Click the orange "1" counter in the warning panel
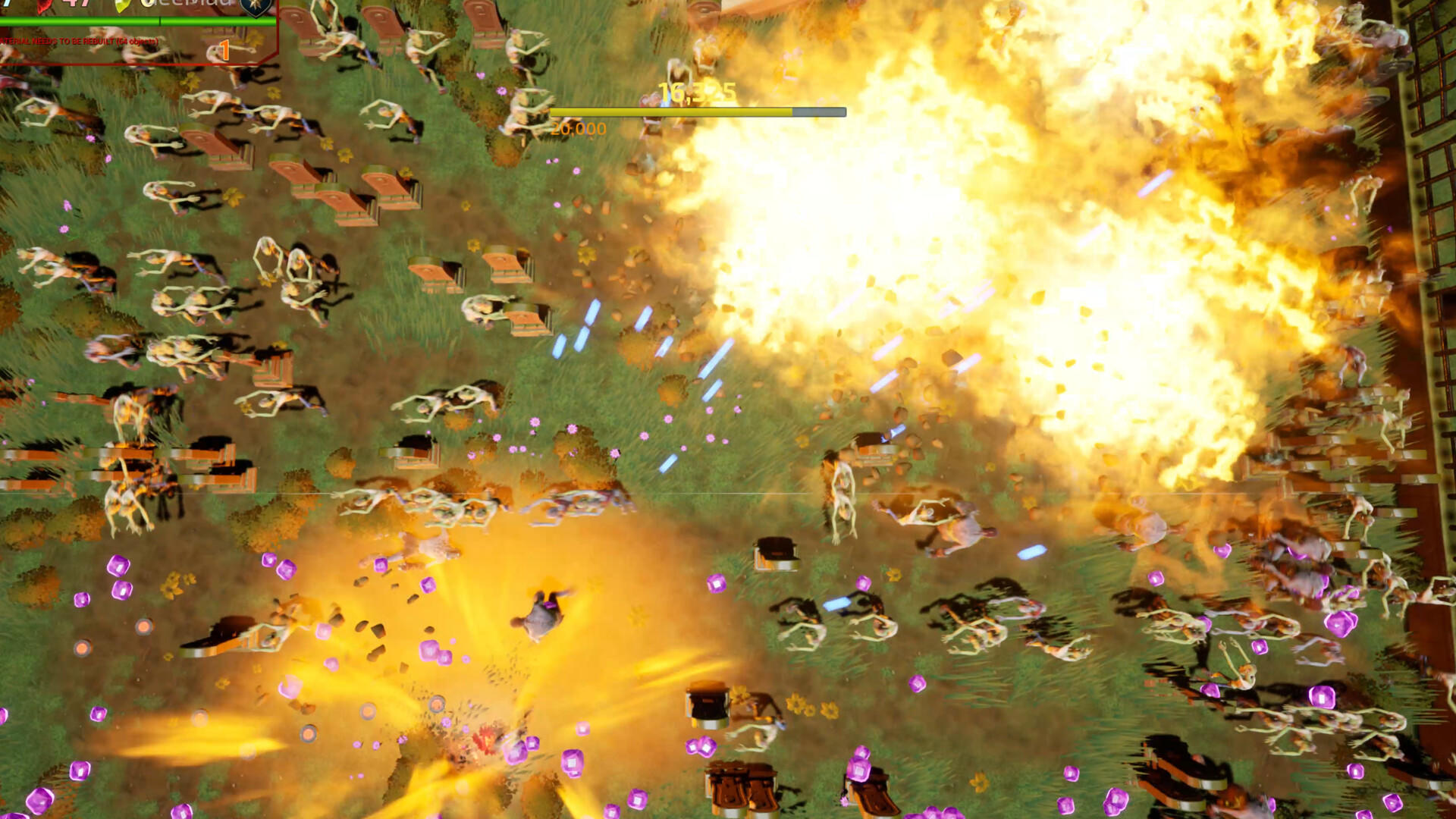 click(x=224, y=49)
